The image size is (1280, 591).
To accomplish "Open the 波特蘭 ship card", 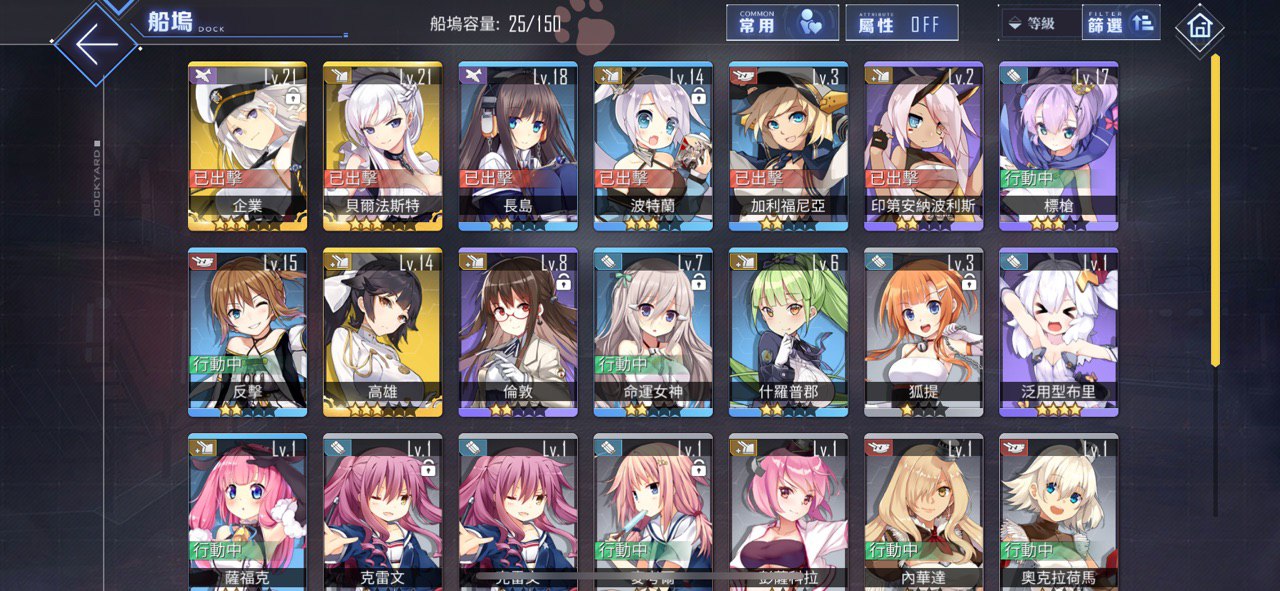I will coord(653,145).
